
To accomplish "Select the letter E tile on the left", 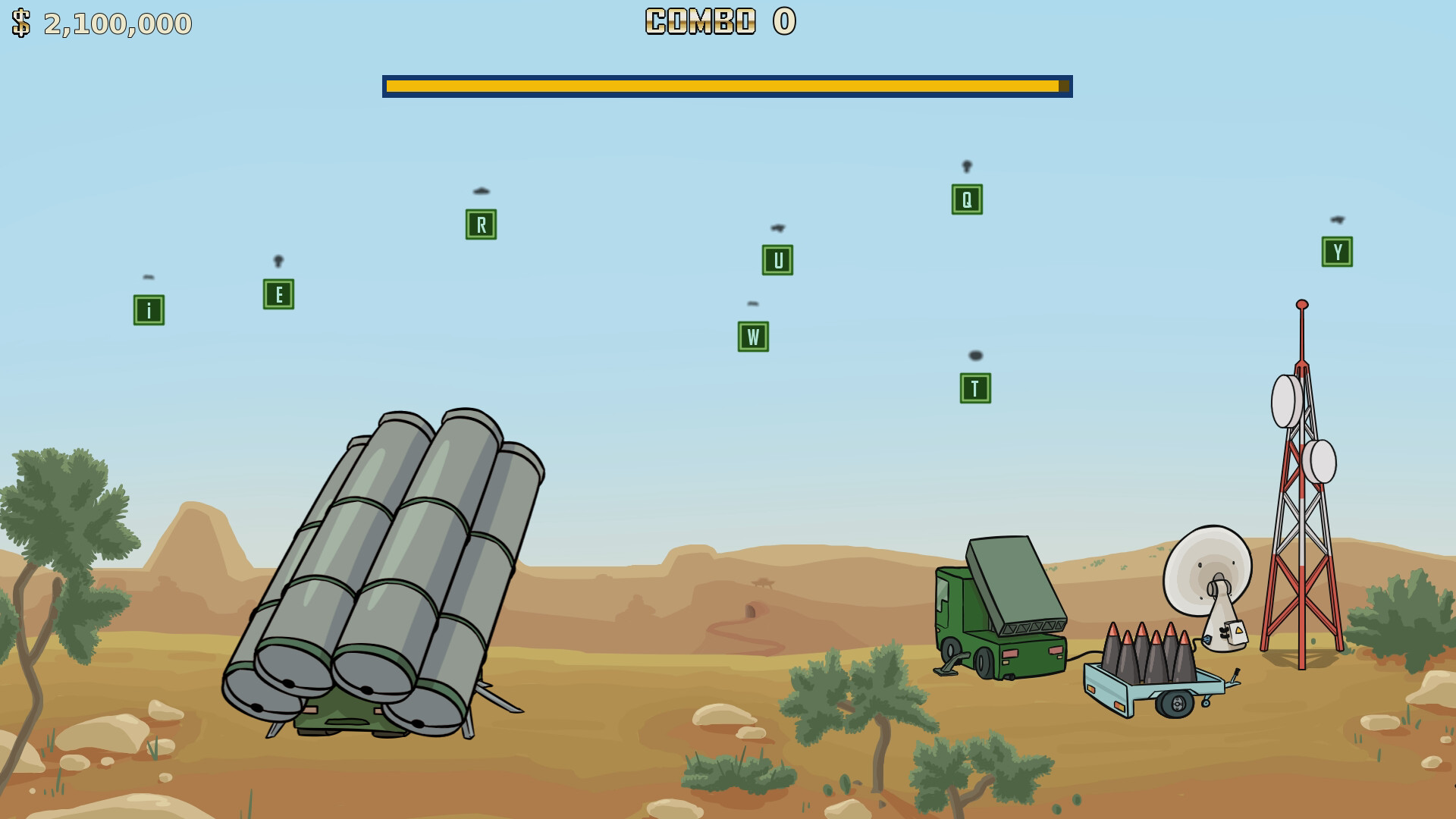I will coord(278,293).
